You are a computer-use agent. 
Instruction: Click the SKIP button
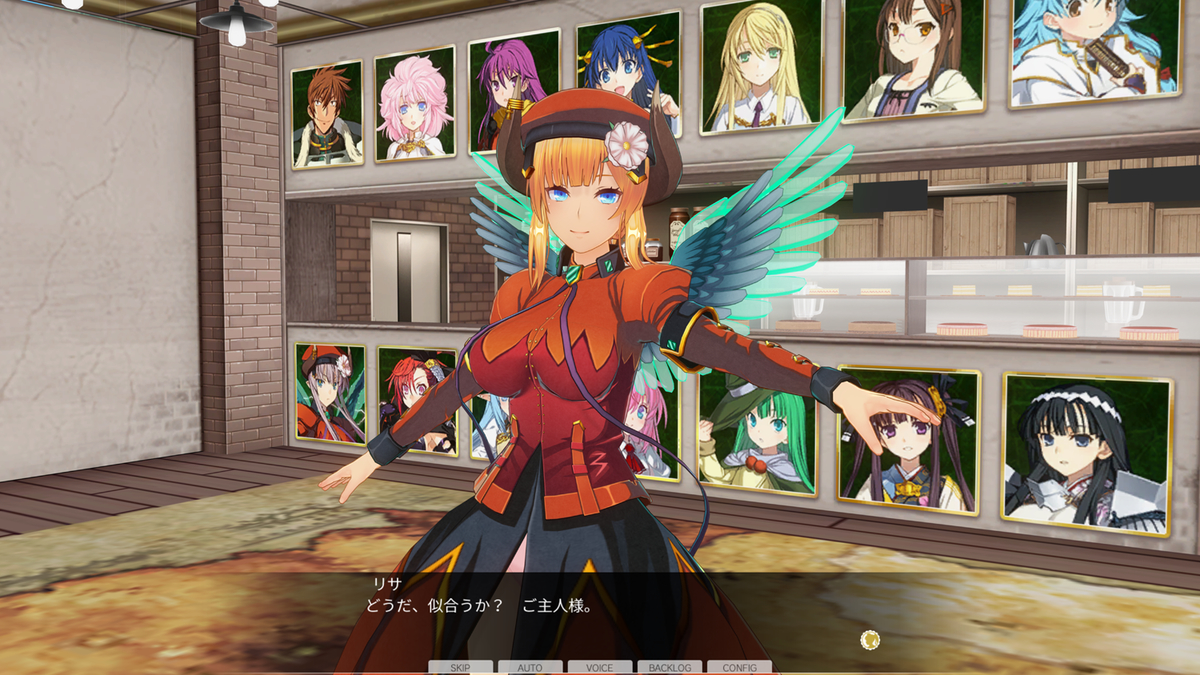pyautogui.click(x=460, y=667)
